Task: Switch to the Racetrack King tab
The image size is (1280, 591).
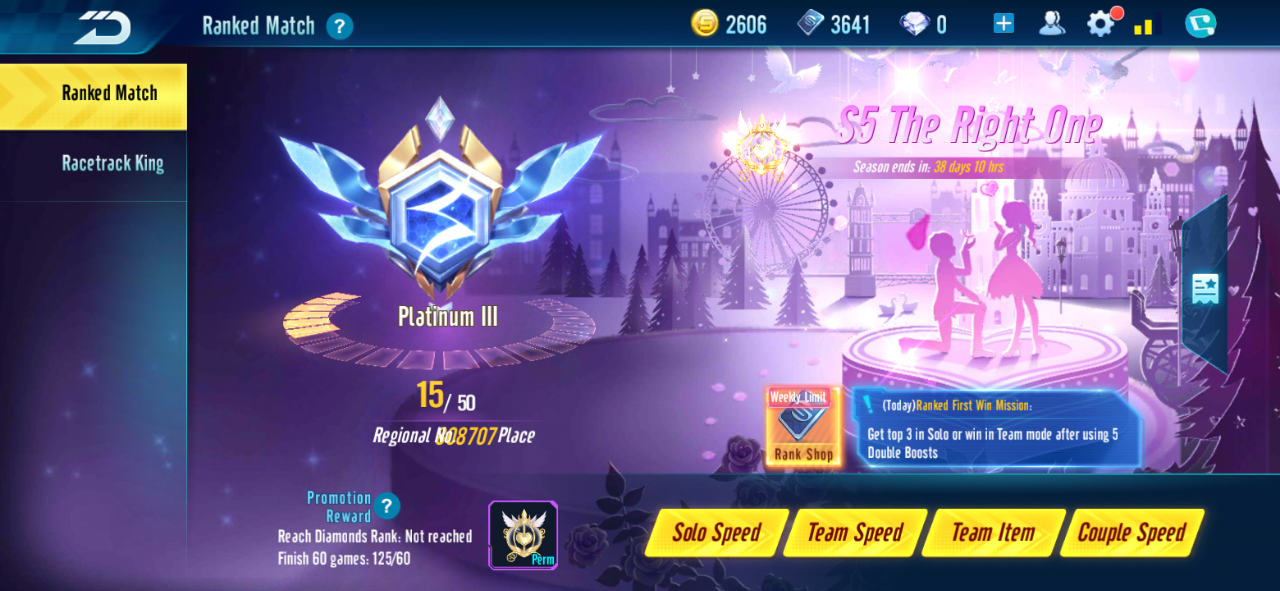Action: point(112,163)
